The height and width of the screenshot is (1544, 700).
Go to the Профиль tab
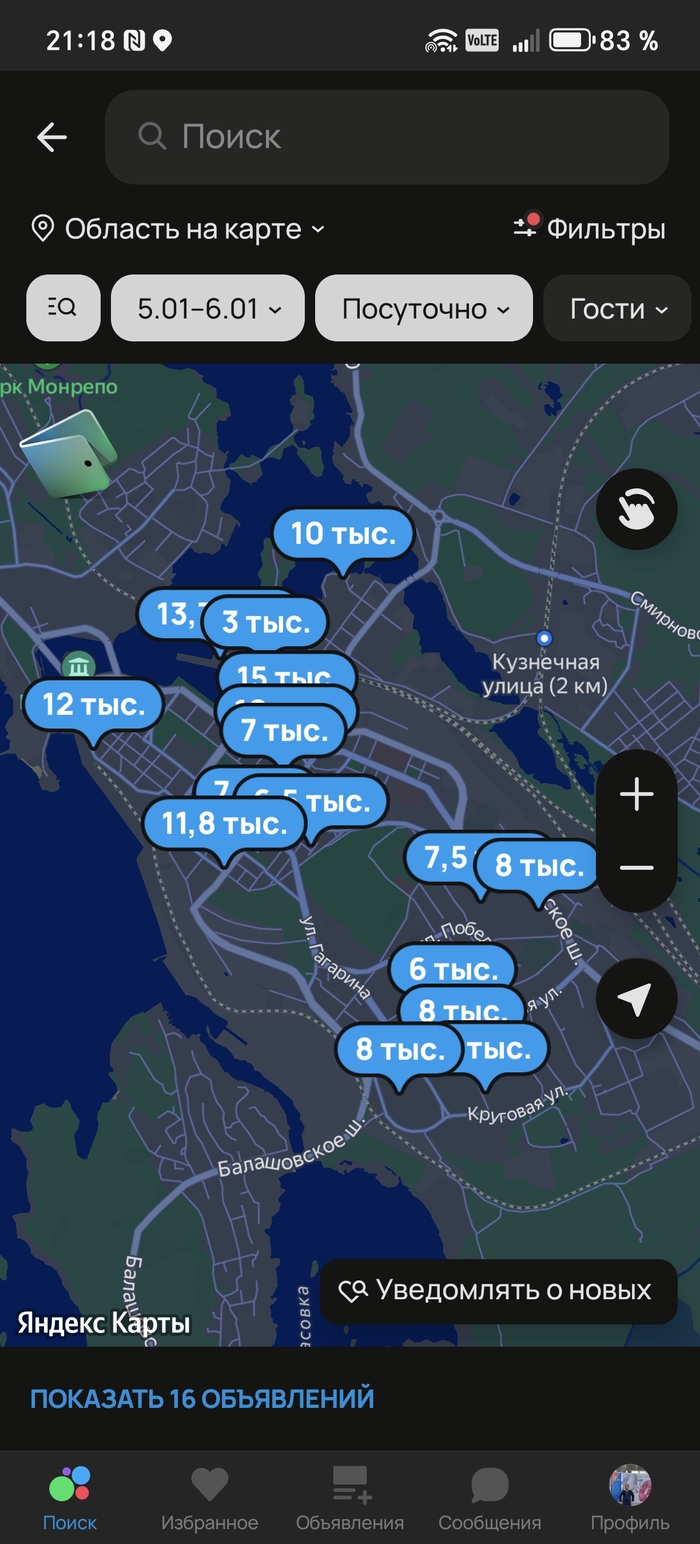[630, 1498]
